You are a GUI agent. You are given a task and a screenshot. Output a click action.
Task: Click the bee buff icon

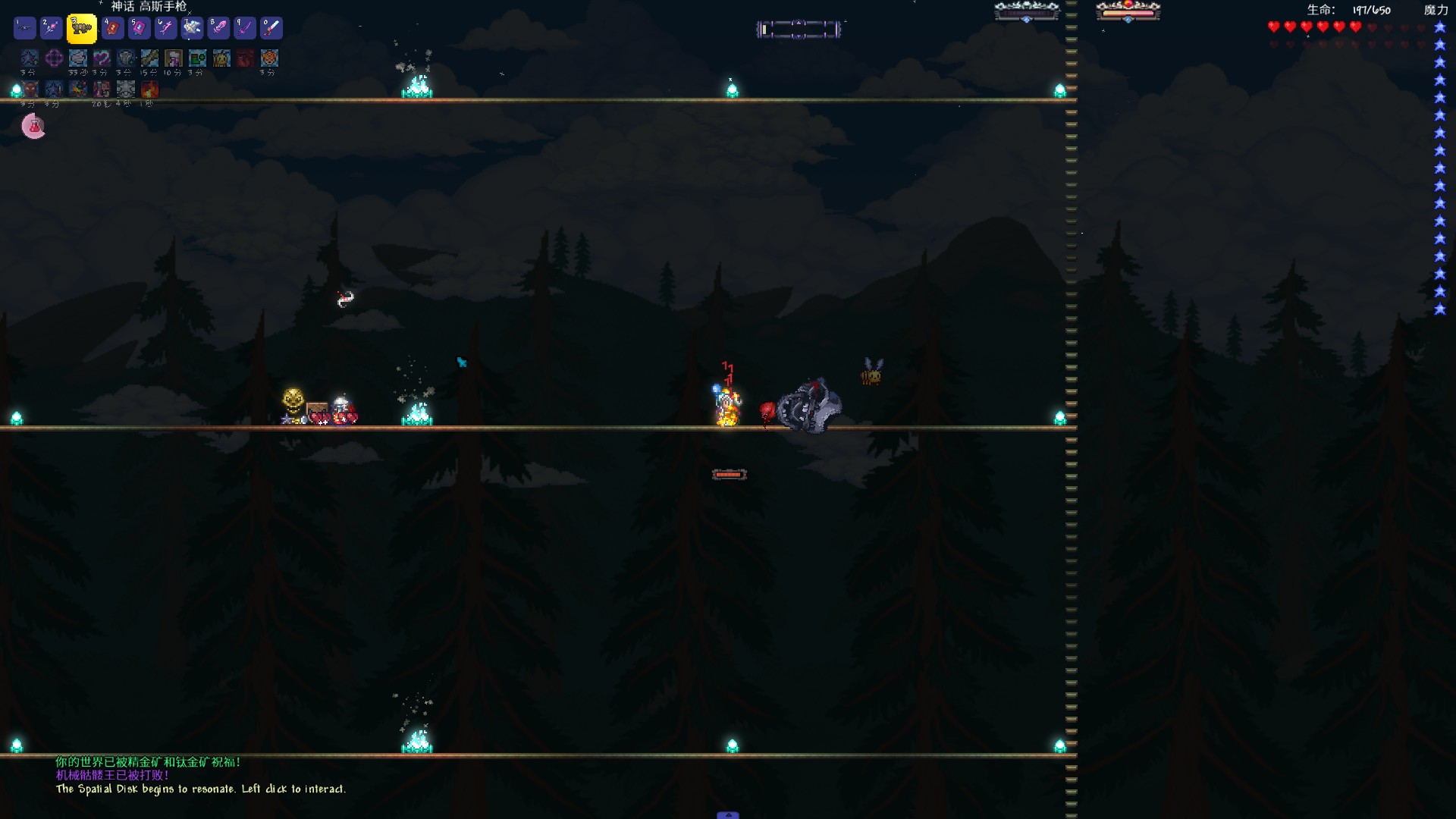click(x=221, y=58)
